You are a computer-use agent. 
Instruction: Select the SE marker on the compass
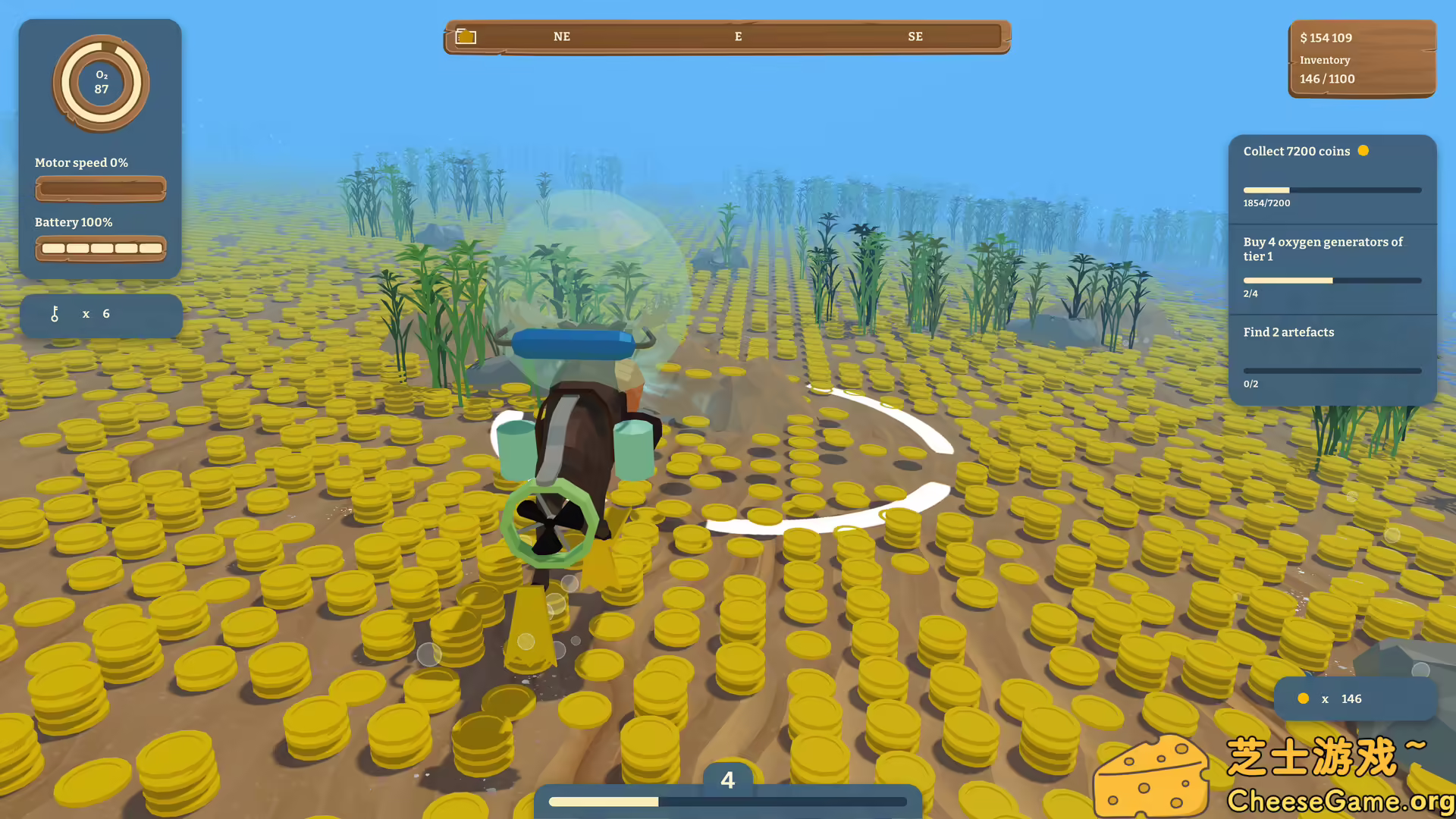click(915, 36)
